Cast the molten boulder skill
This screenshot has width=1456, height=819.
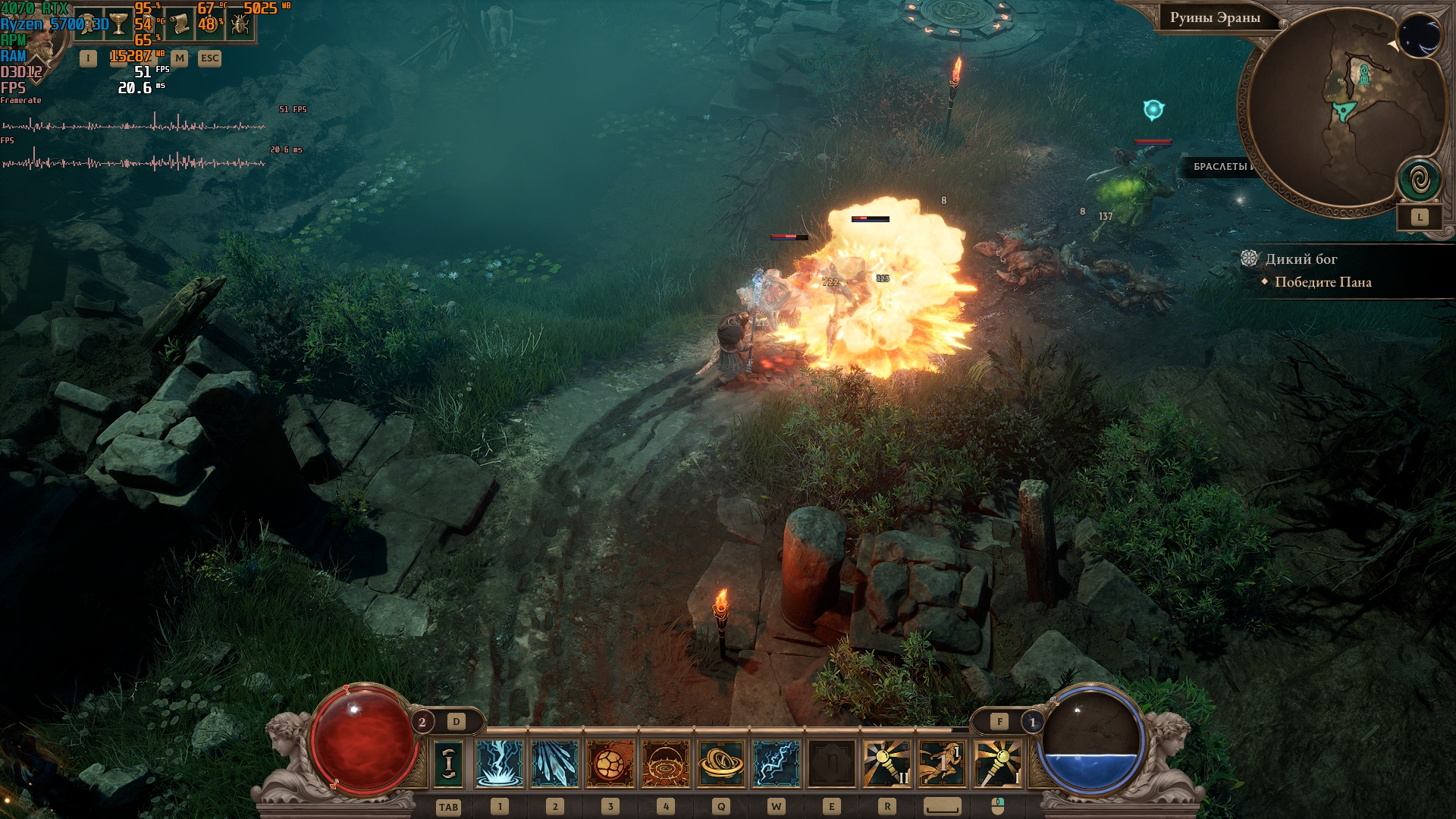610,763
